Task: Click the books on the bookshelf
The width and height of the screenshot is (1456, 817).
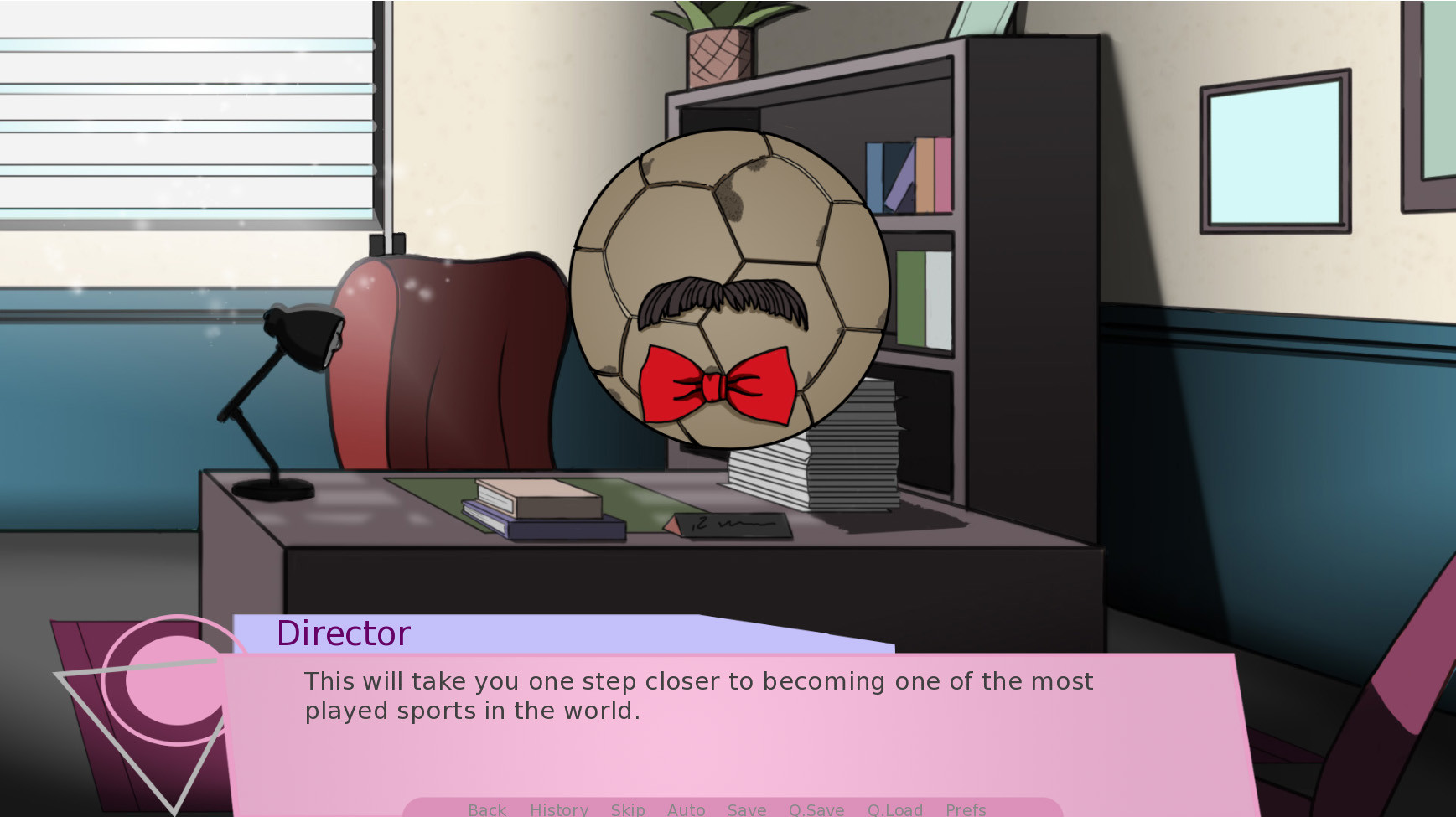Action: [908, 176]
